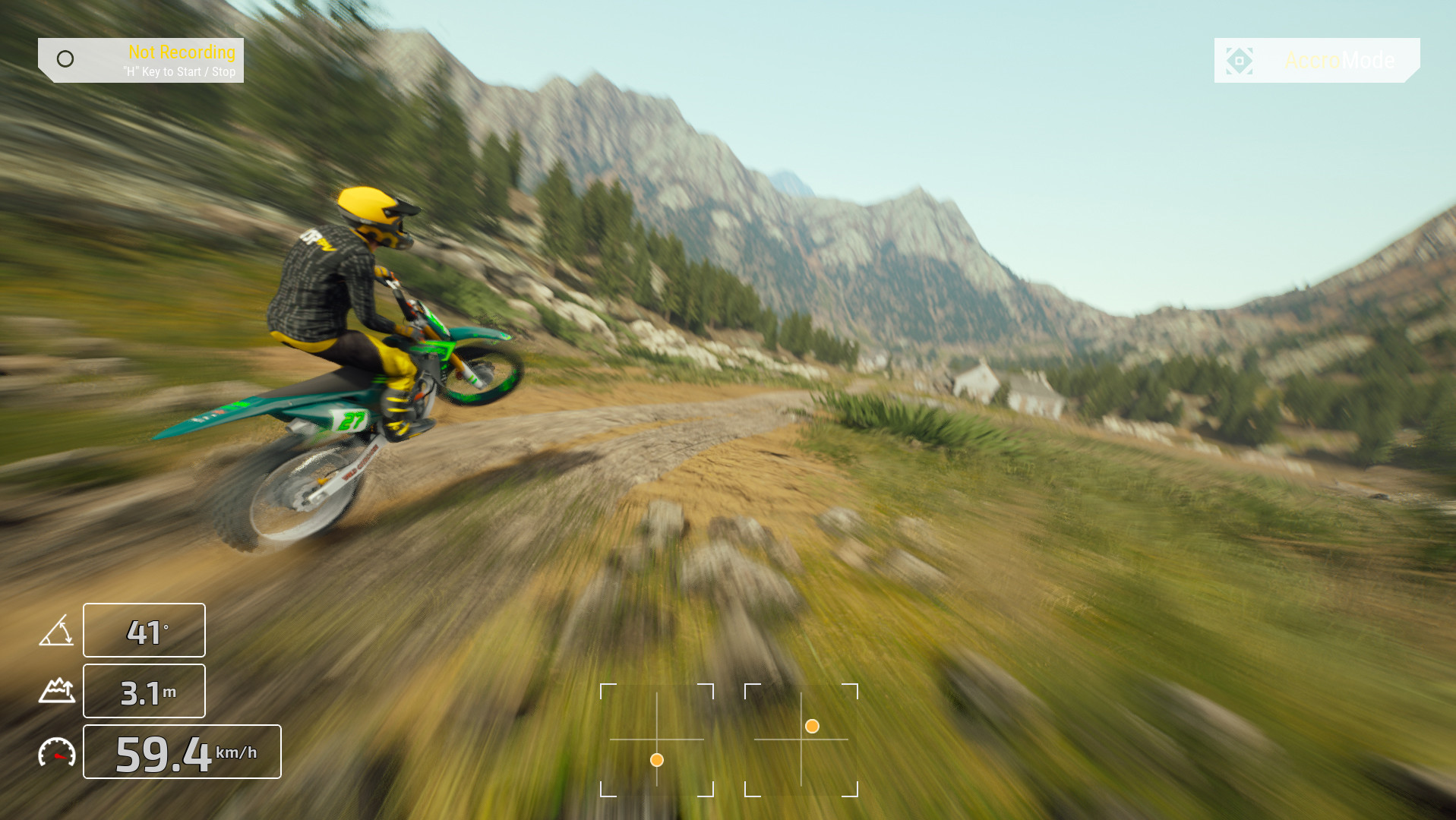Select the Accro Mode banner tab
Image resolution: width=1456 pixels, height=820 pixels.
(1316, 61)
